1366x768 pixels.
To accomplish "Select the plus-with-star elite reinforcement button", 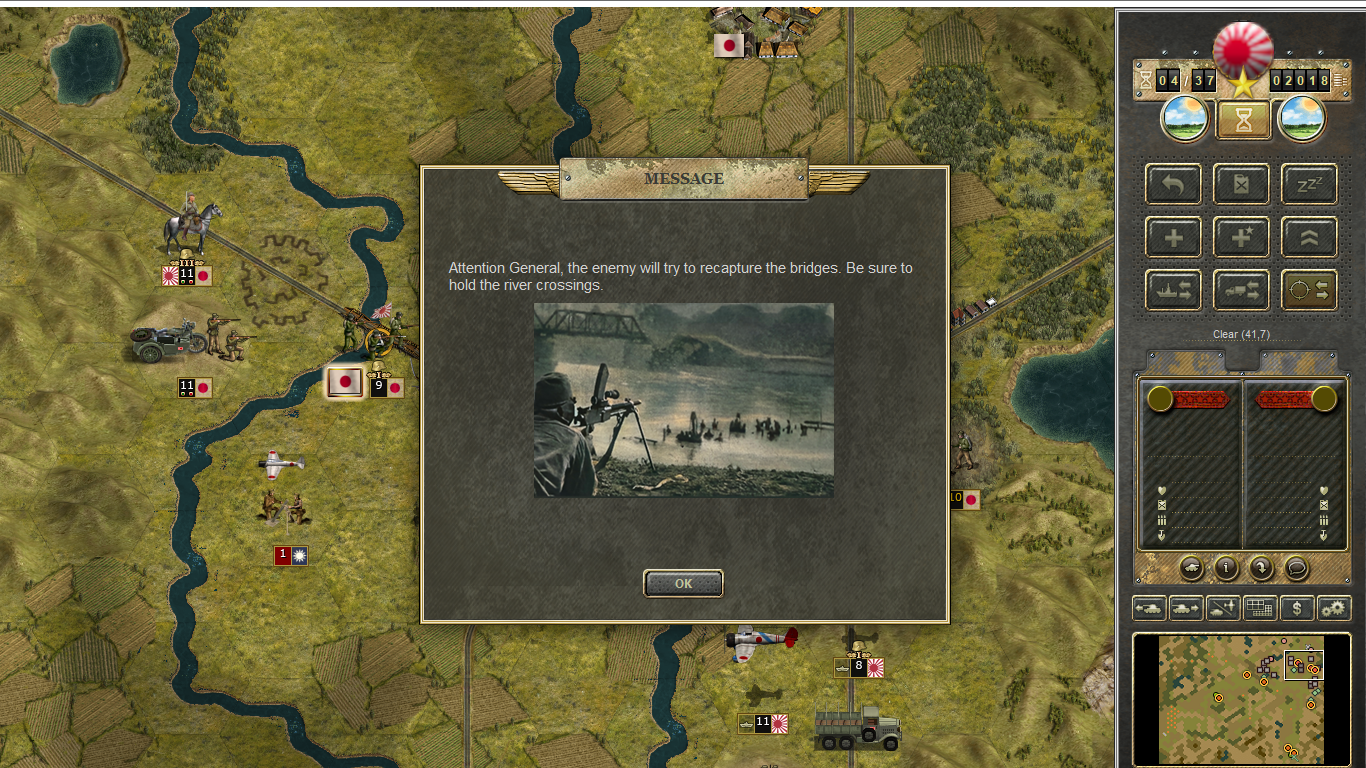I will tap(1241, 237).
